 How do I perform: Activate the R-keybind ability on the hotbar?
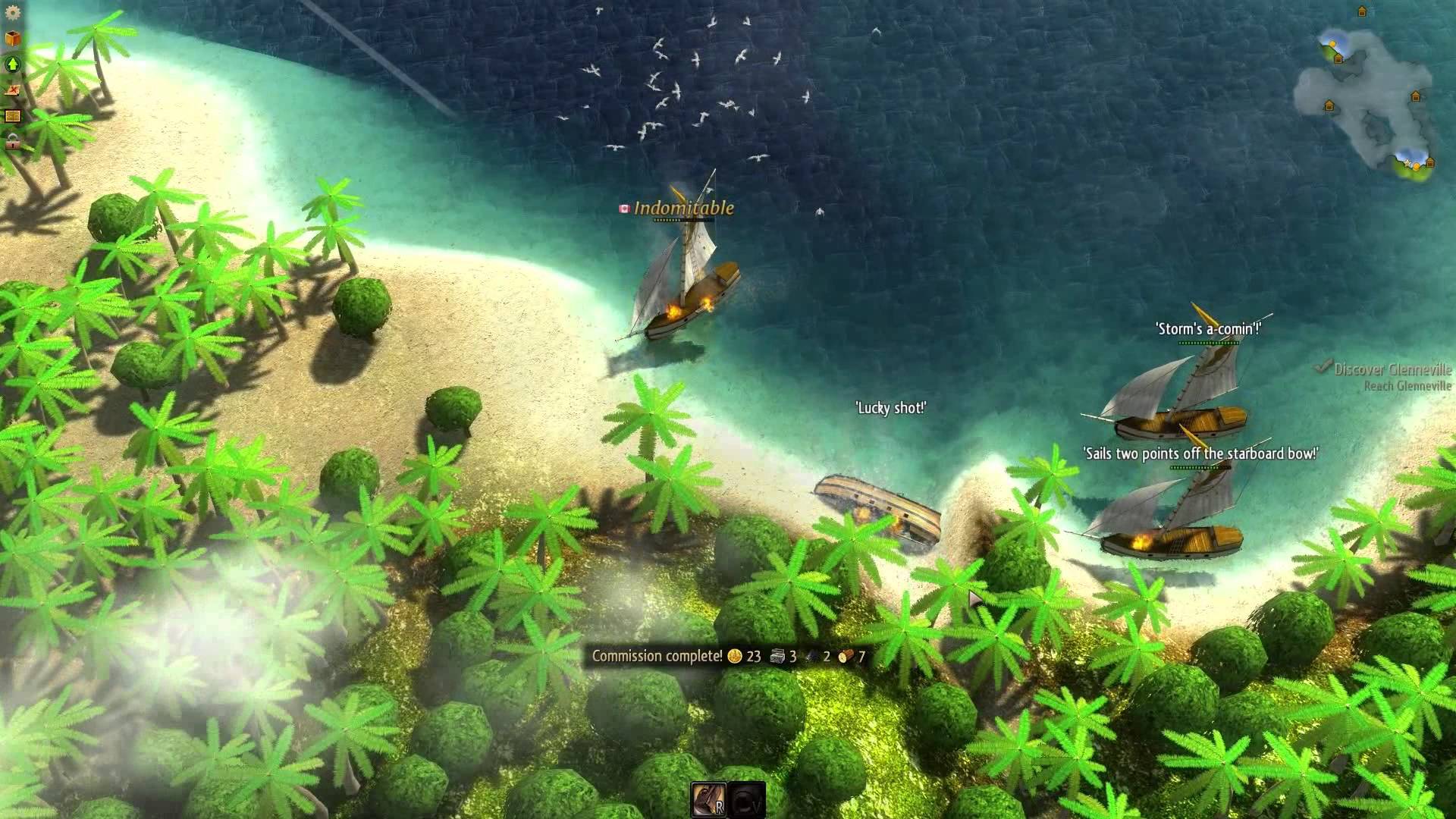(x=709, y=799)
